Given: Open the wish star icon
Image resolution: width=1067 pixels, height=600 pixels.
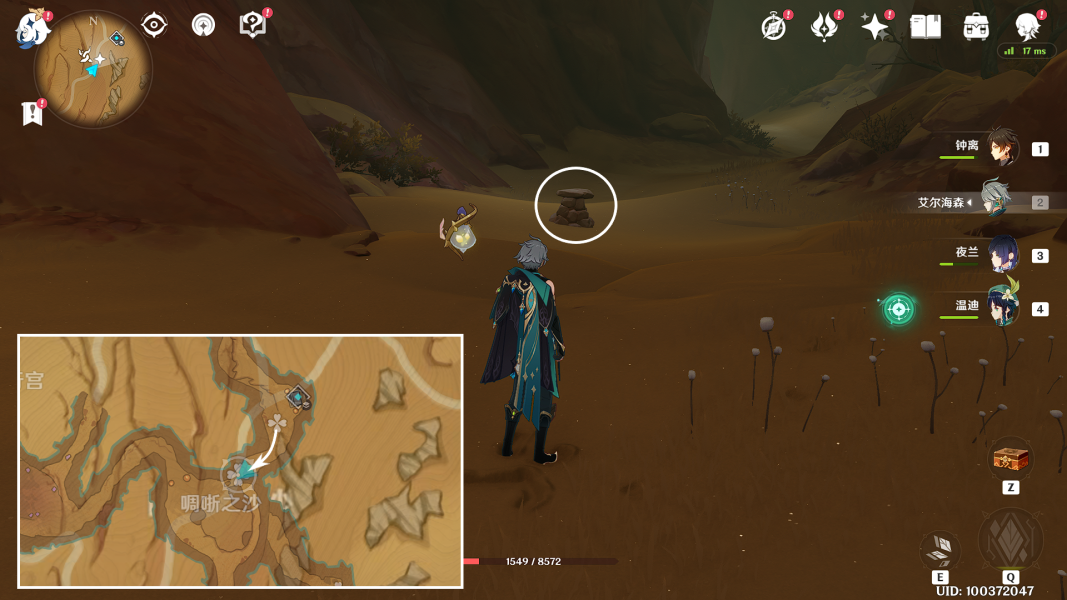Looking at the screenshot, I should tap(875, 27).
